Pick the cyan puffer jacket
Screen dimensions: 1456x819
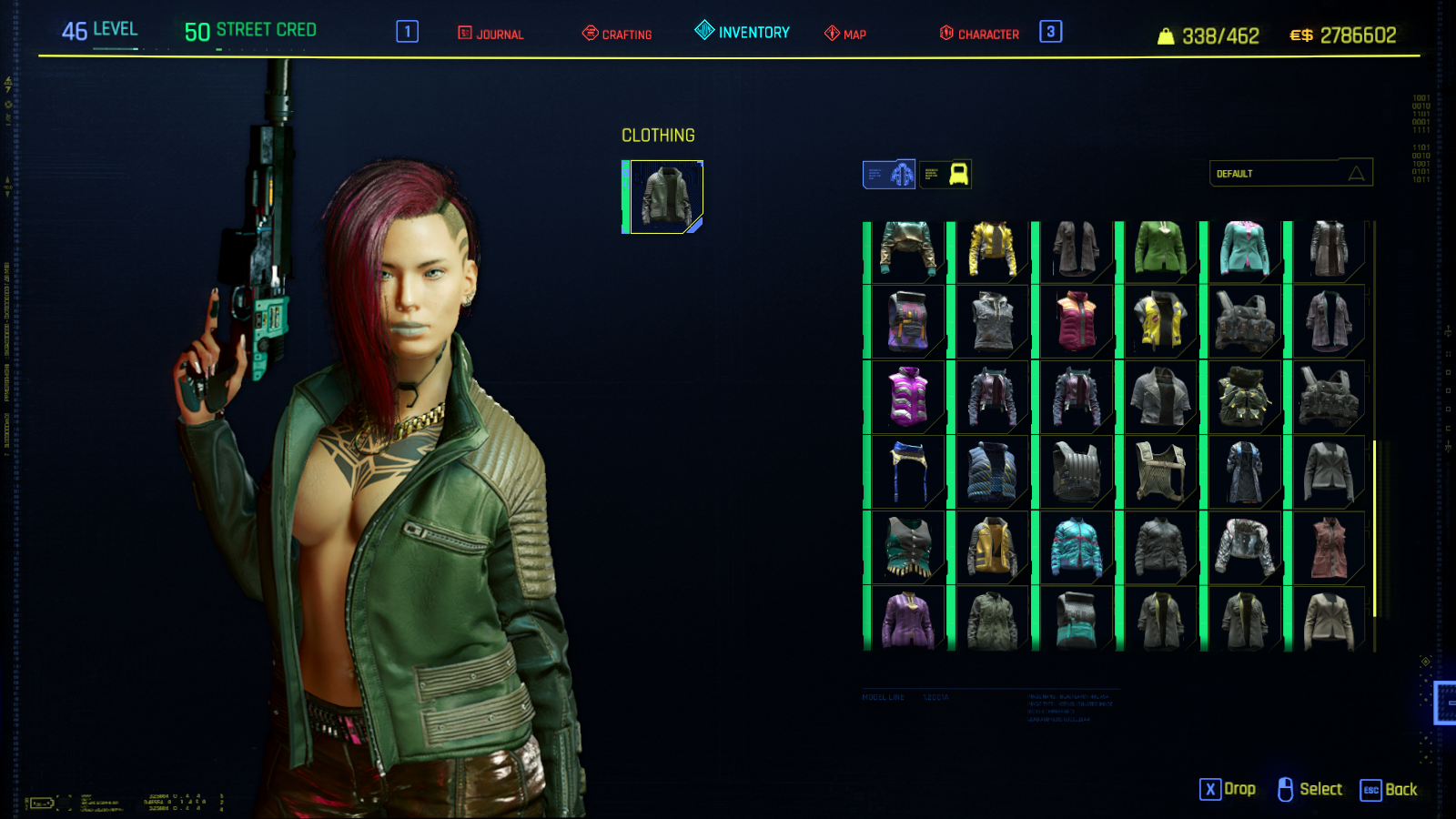(x=1077, y=547)
